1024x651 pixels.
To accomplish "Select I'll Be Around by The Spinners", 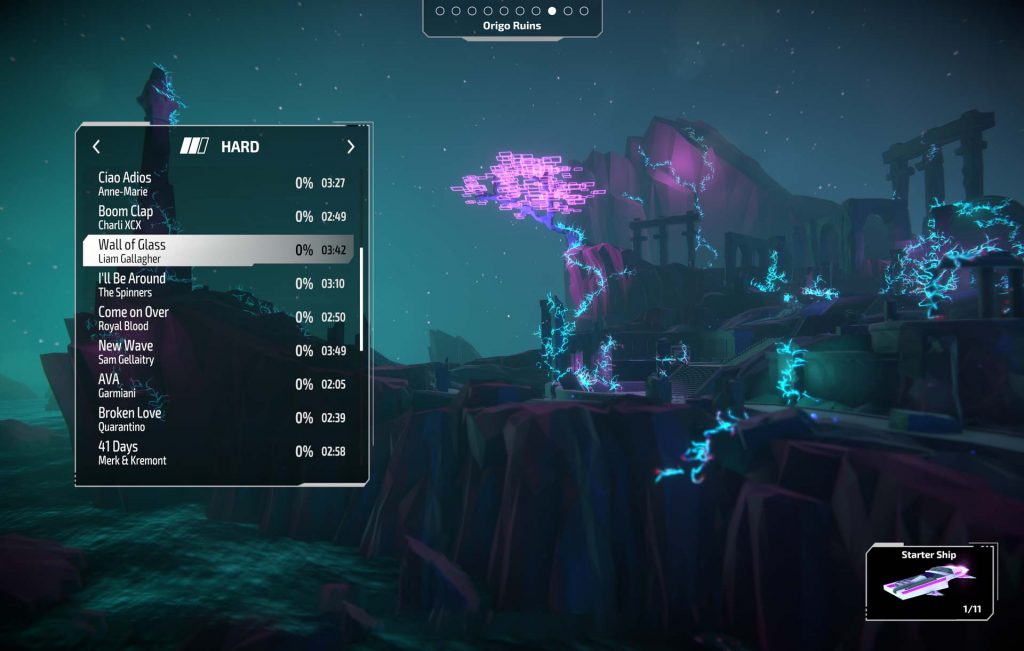I will [218, 284].
